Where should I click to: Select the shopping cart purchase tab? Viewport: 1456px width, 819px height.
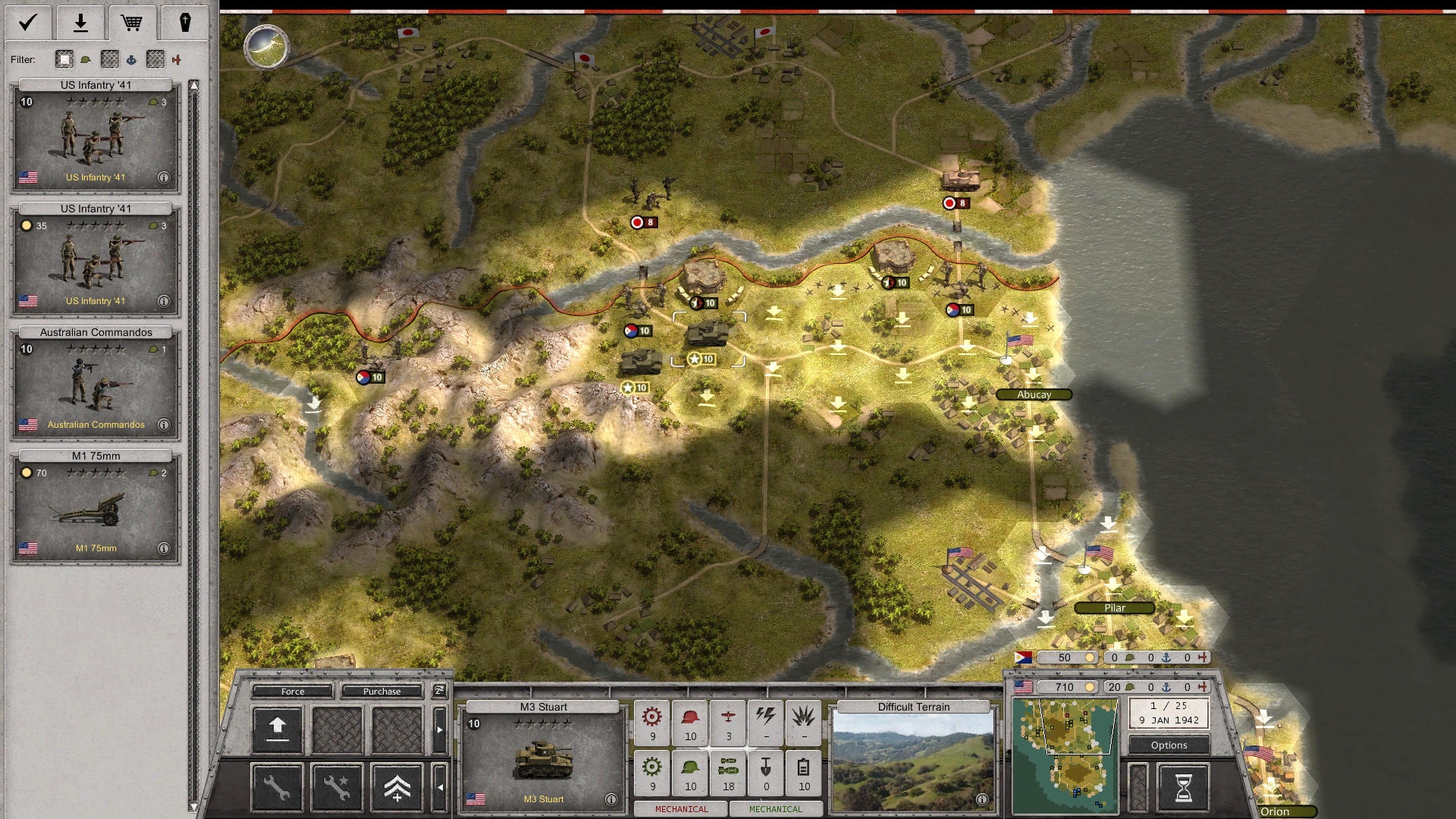click(132, 23)
